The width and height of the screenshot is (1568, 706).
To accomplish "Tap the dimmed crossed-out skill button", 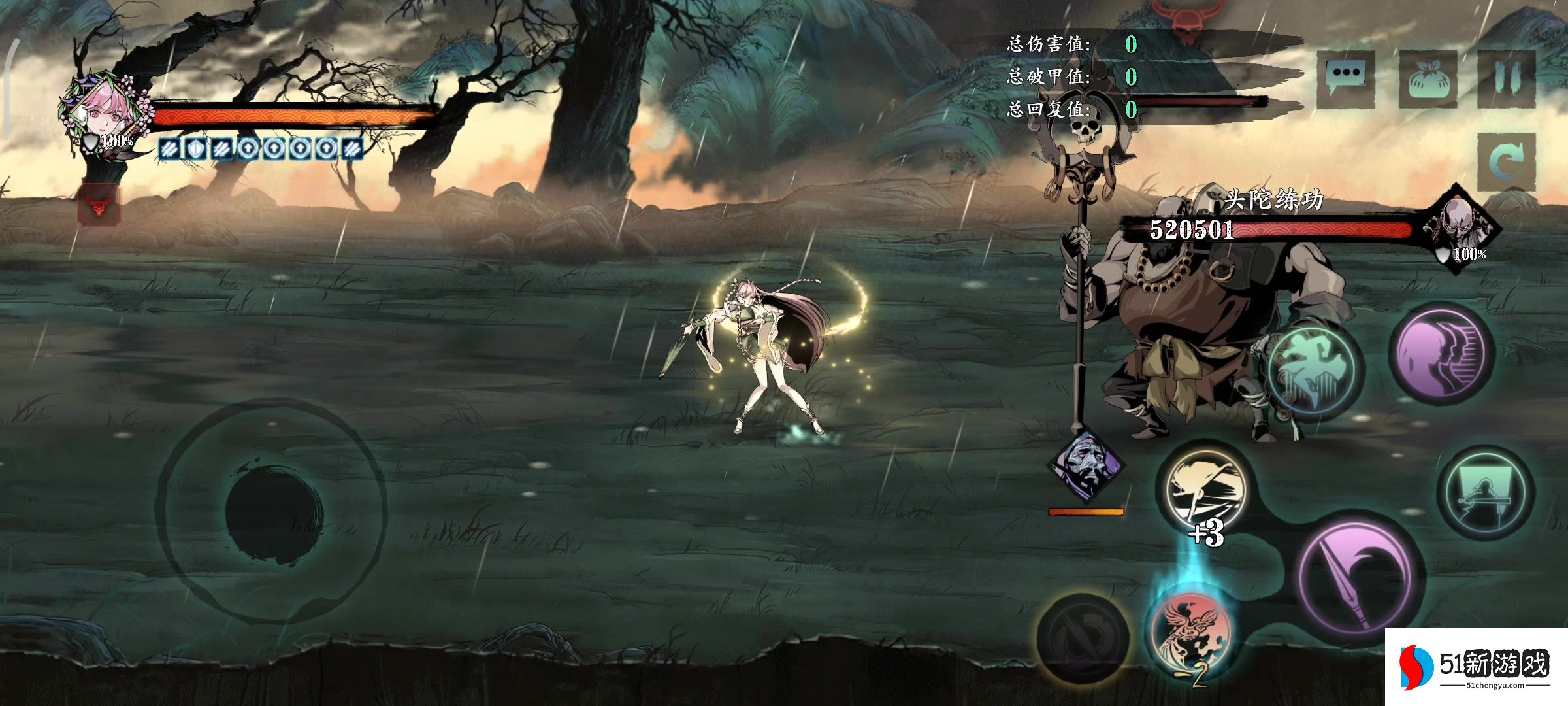I will [1081, 636].
